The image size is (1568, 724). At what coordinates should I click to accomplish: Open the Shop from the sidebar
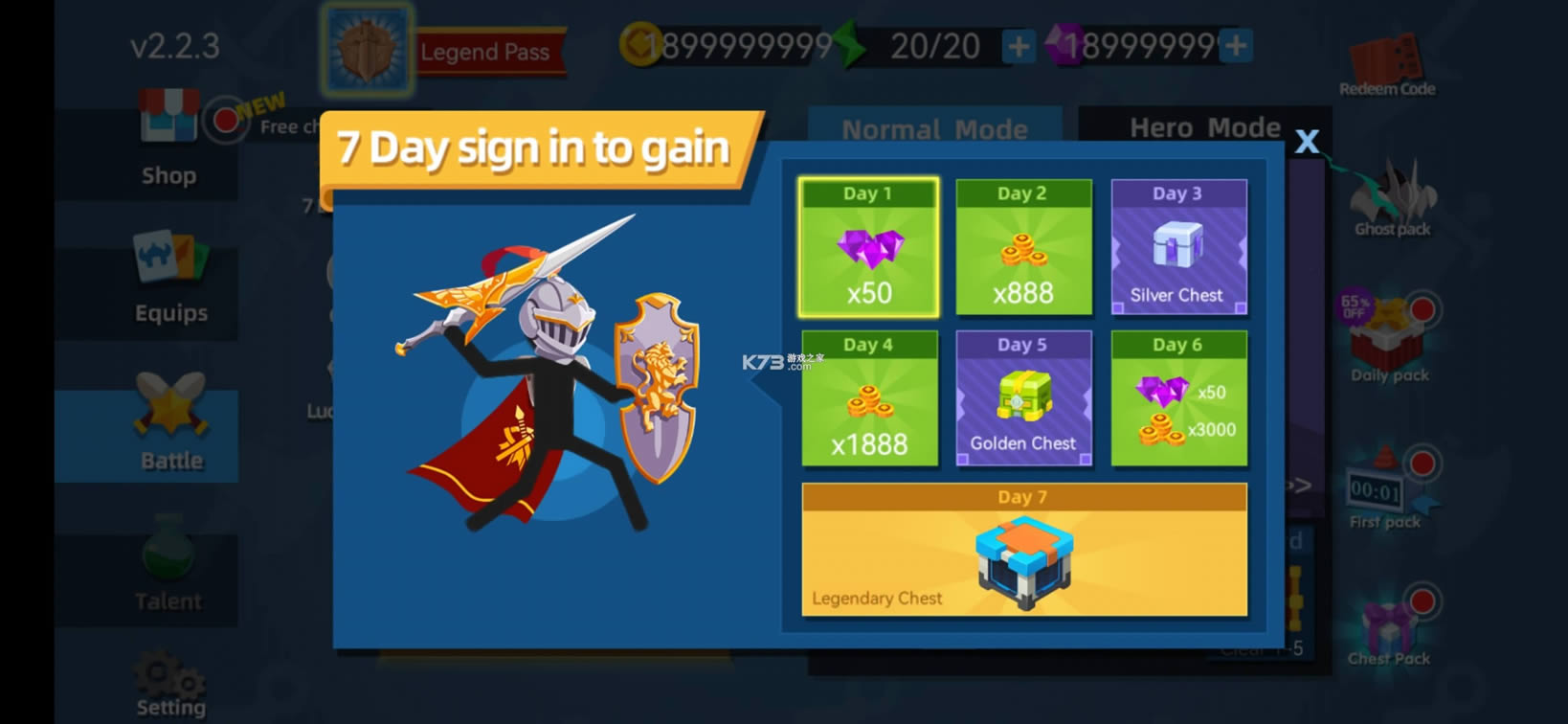[x=168, y=142]
